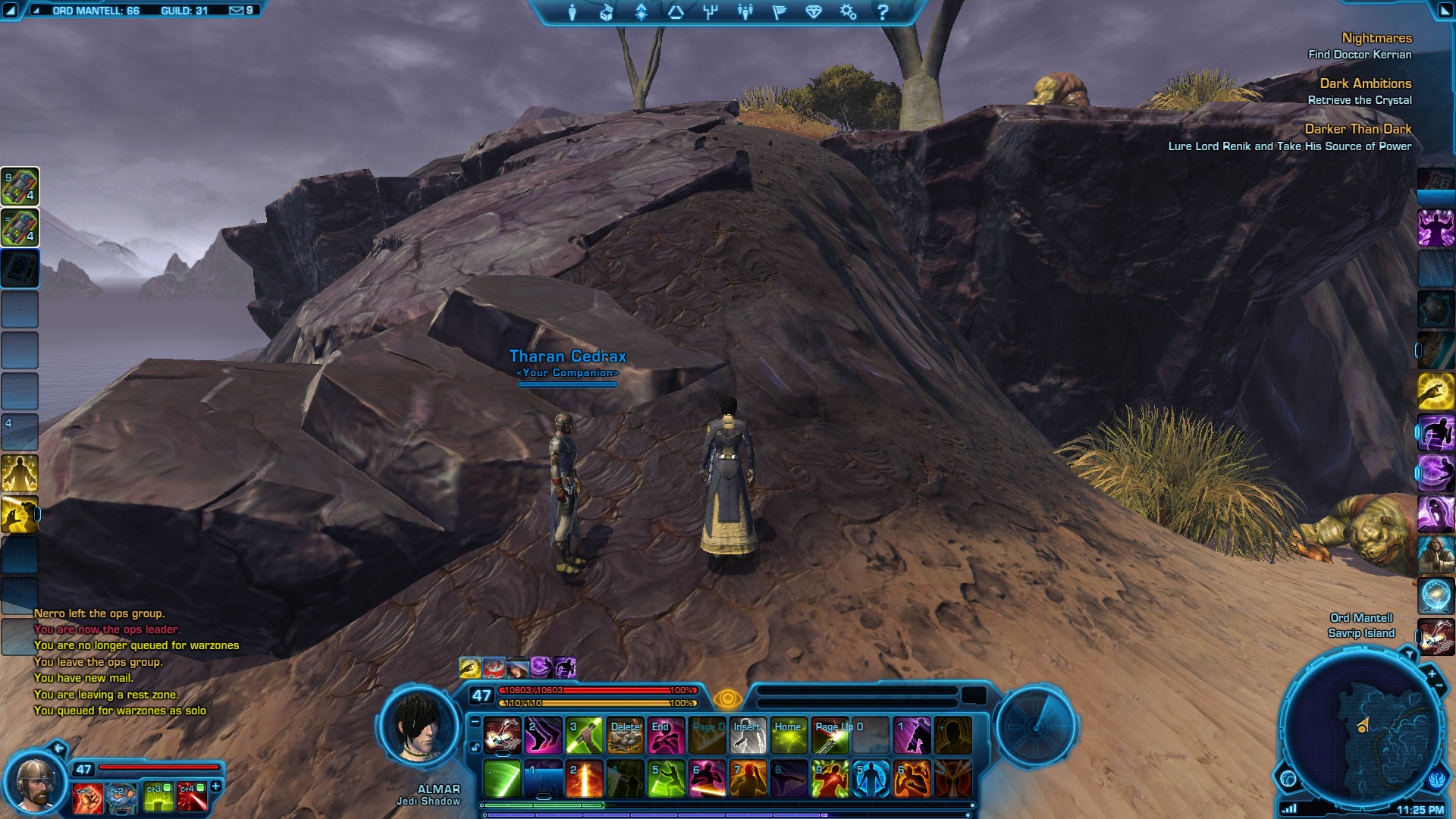Open the minimap filter funnel button
This screenshot has width=1456, height=819.
[x=1409, y=654]
